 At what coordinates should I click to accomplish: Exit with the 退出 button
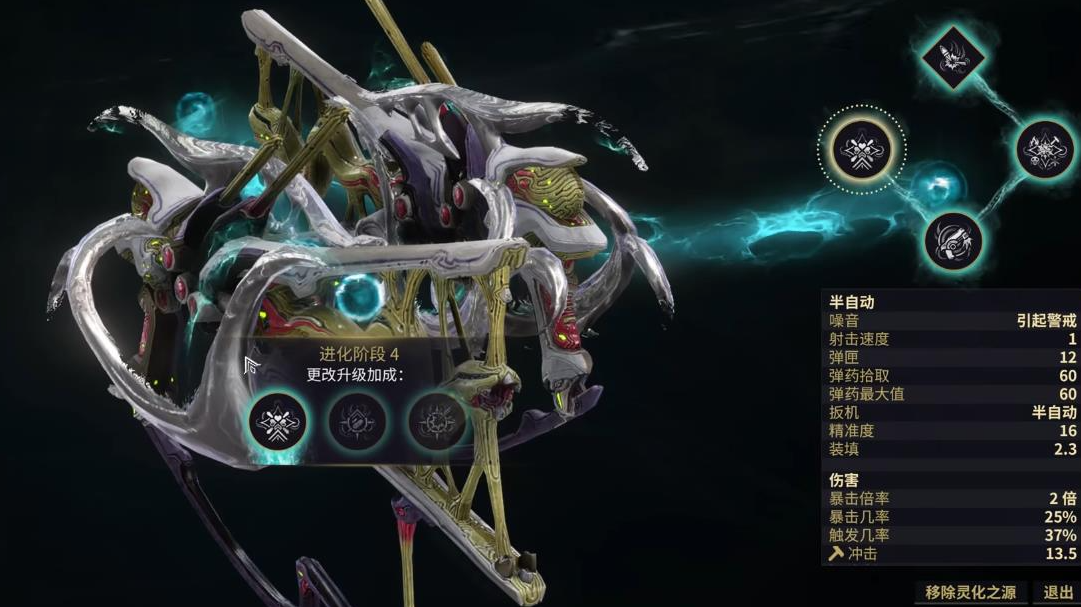tap(1057, 592)
